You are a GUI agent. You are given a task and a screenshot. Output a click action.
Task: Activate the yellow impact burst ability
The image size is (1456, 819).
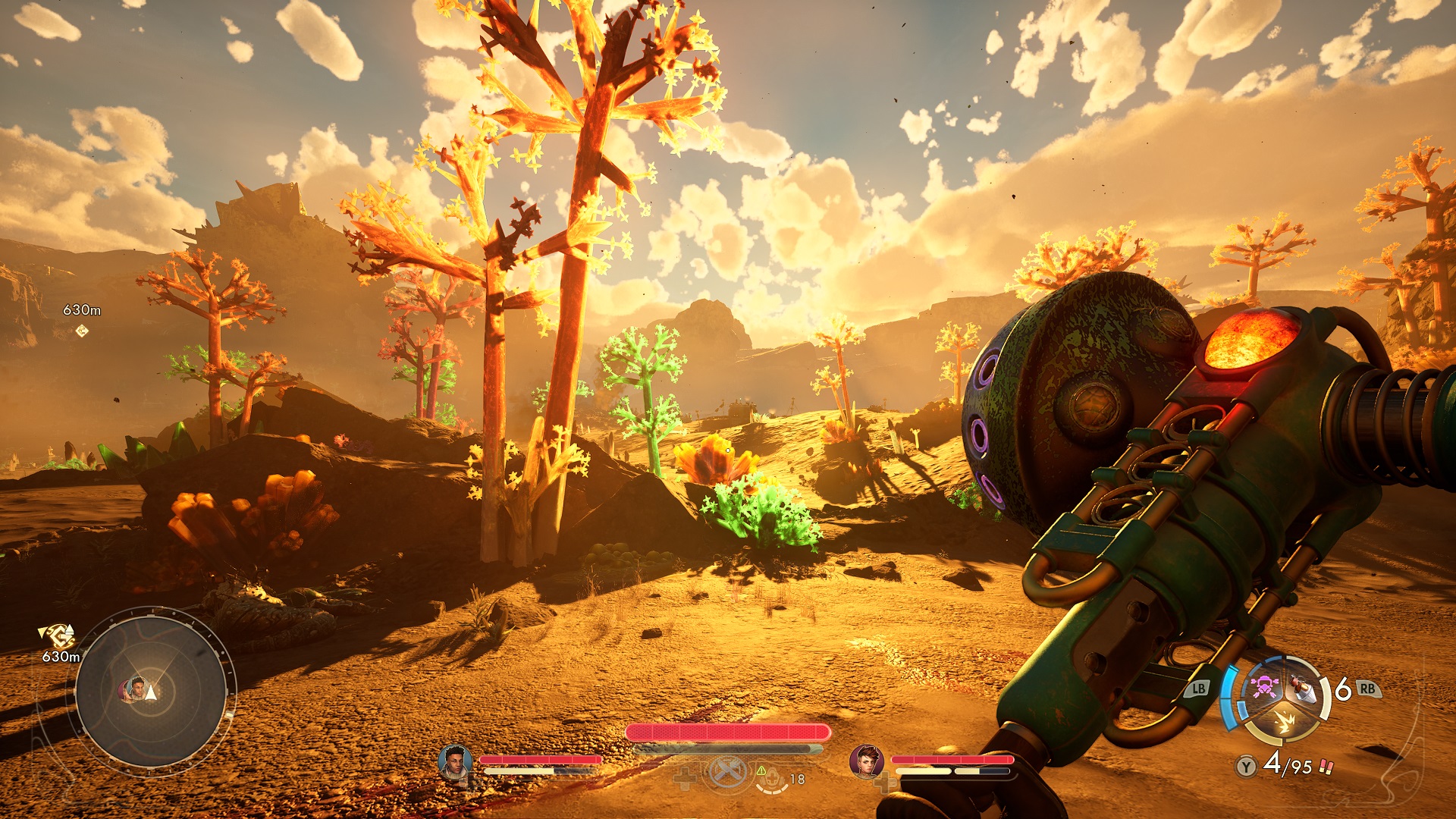[1283, 723]
